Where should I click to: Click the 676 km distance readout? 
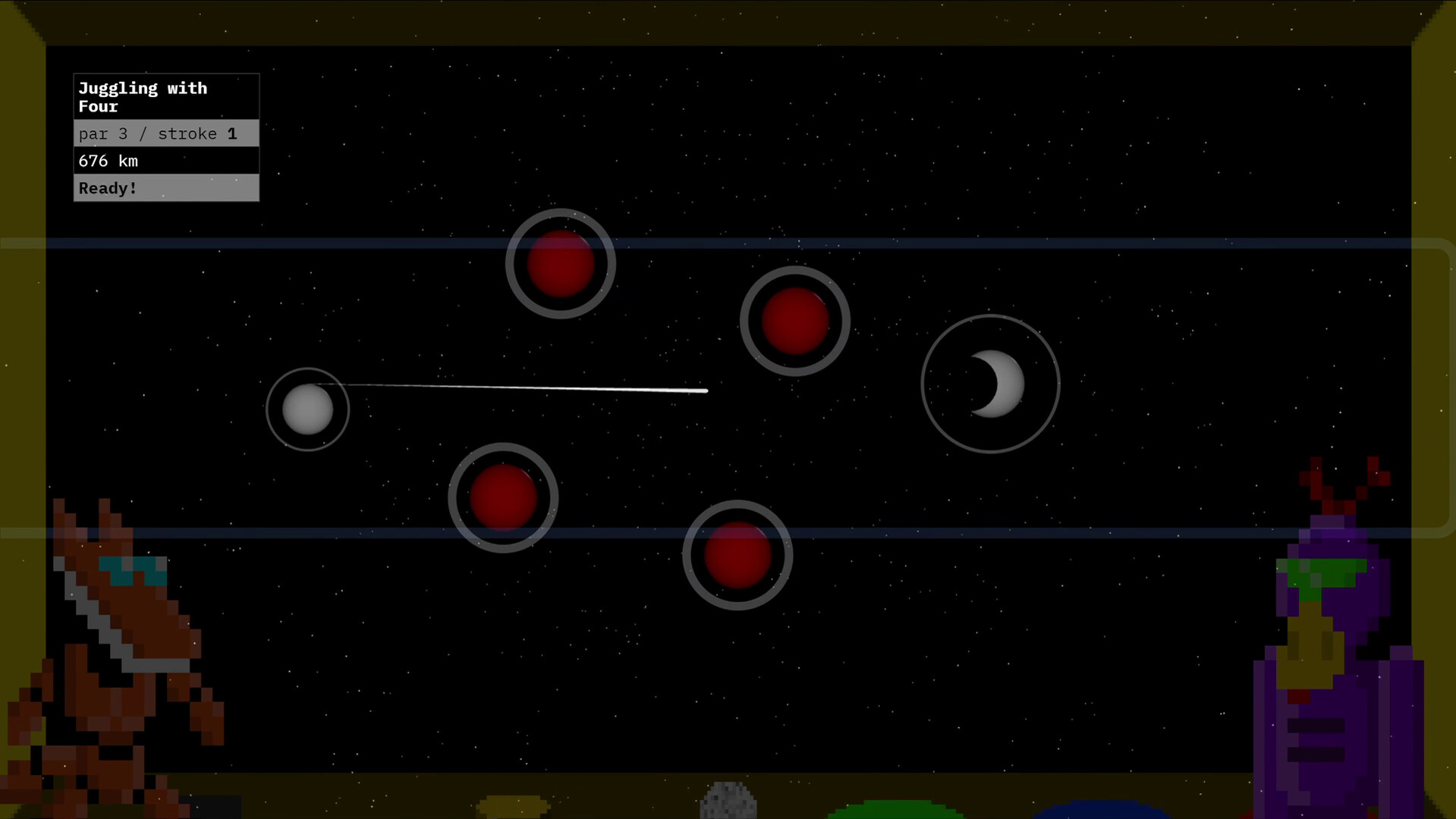tap(108, 161)
